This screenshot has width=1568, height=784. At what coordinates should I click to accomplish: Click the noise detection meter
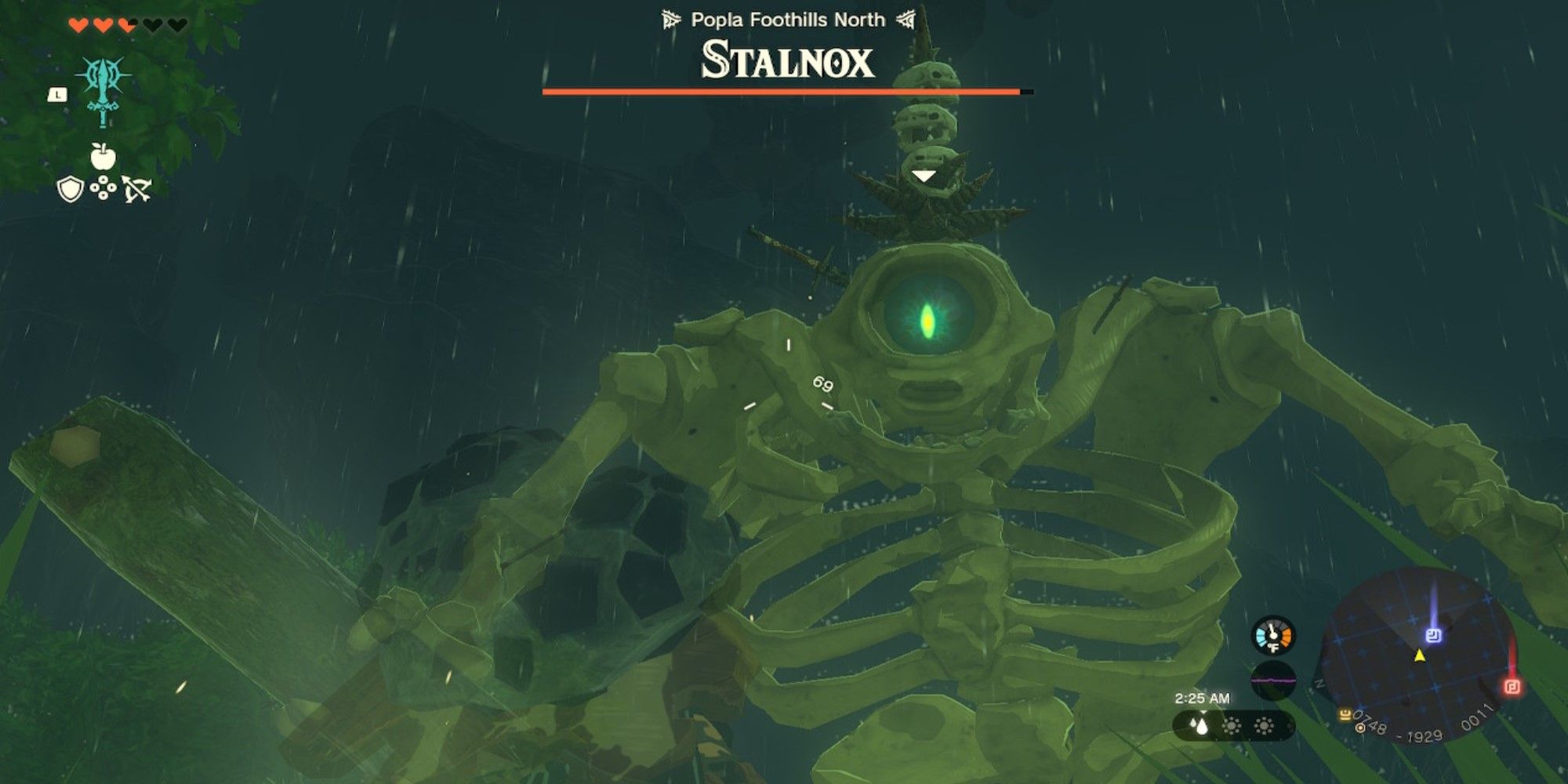point(1274,680)
